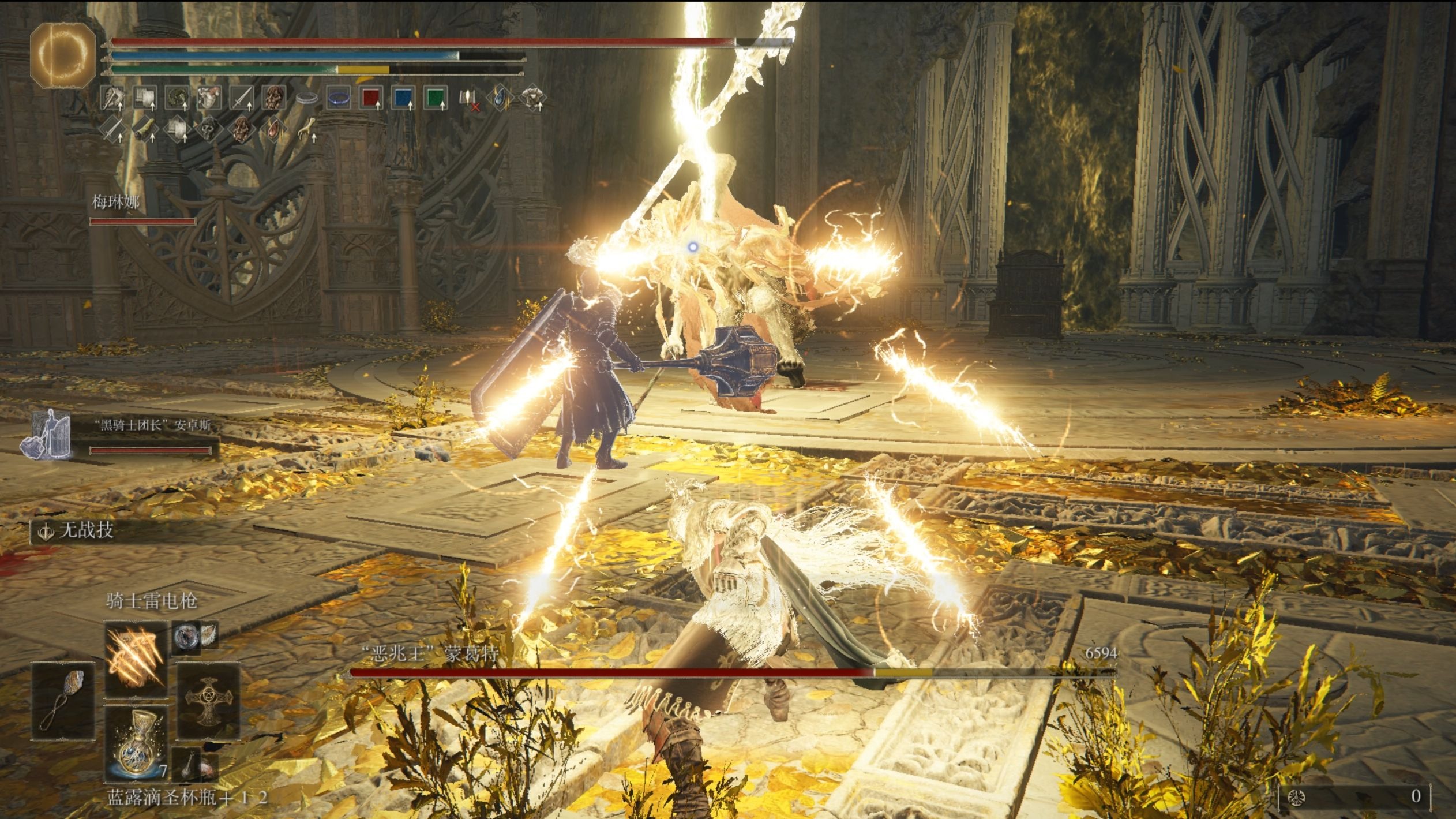
Task: Click the blue square buff icon
Action: [403, 99]
